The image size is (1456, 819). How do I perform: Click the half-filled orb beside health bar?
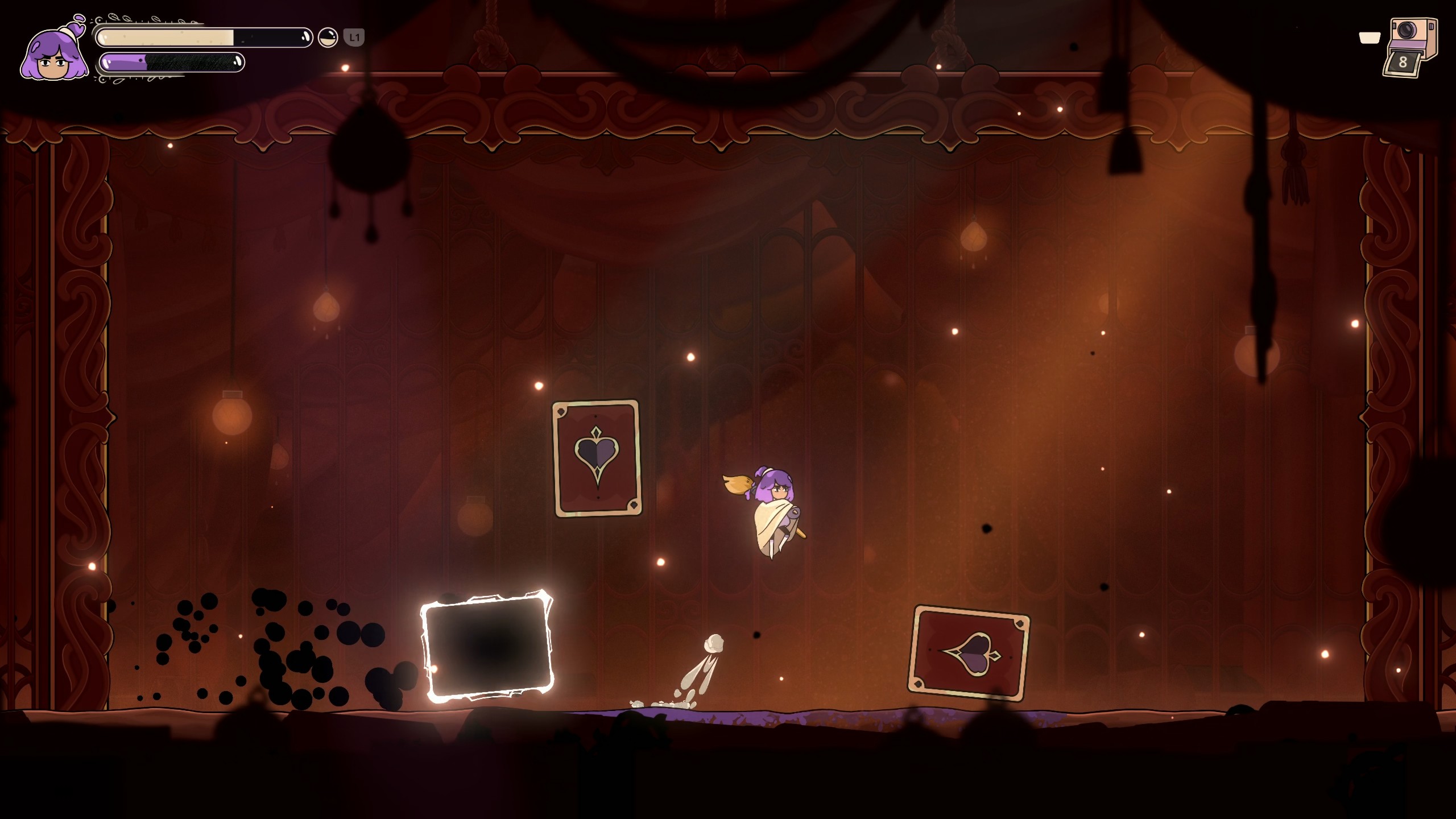[x=328, y=38]
